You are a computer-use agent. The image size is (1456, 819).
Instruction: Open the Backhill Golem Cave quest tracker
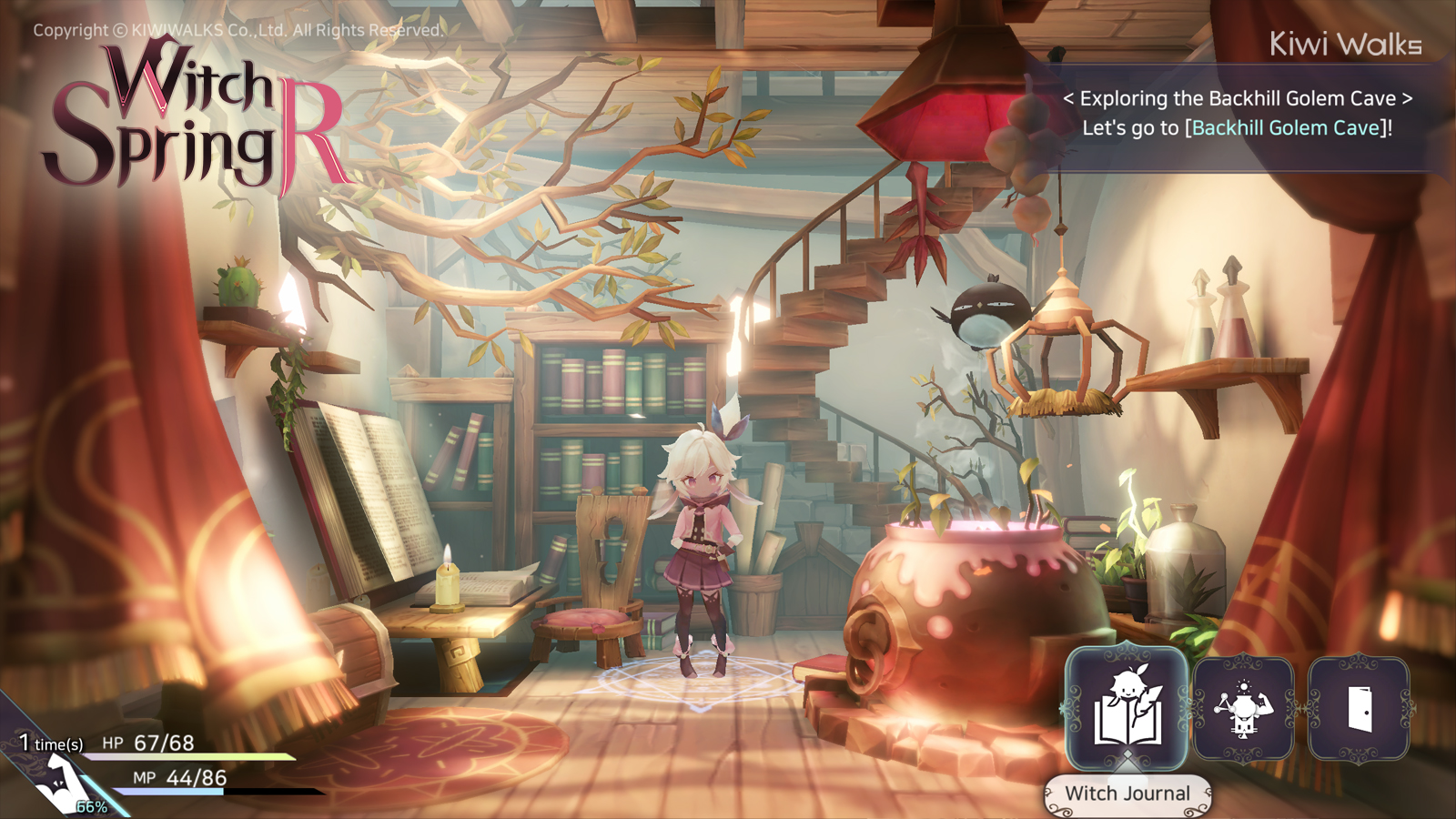[x=1238, y=113]
